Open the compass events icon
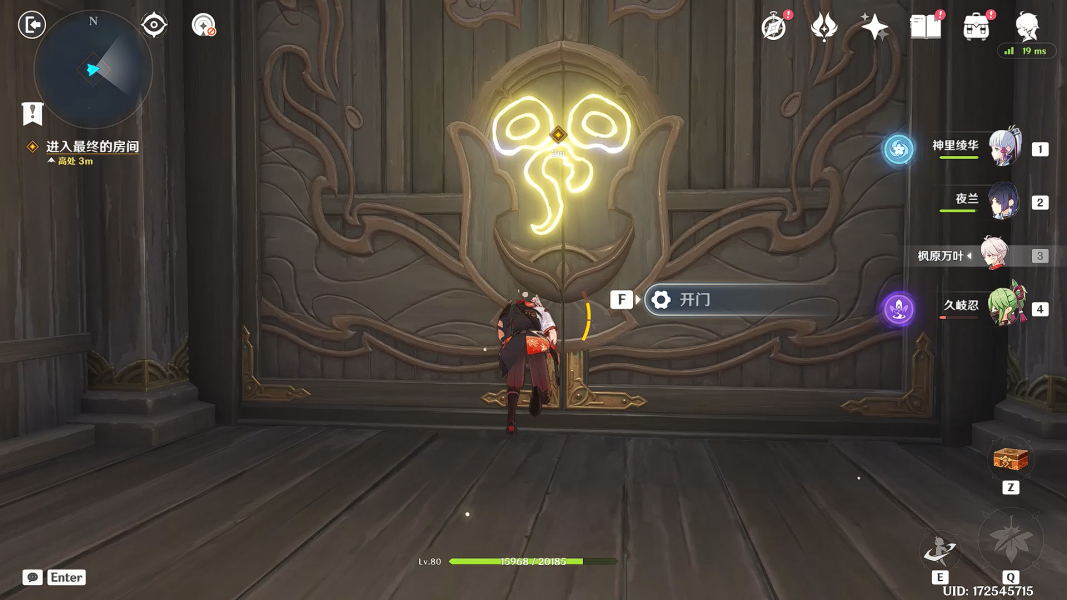This screenshot has width=1067, height=600. pyautogui.click(x=773, y=27)
